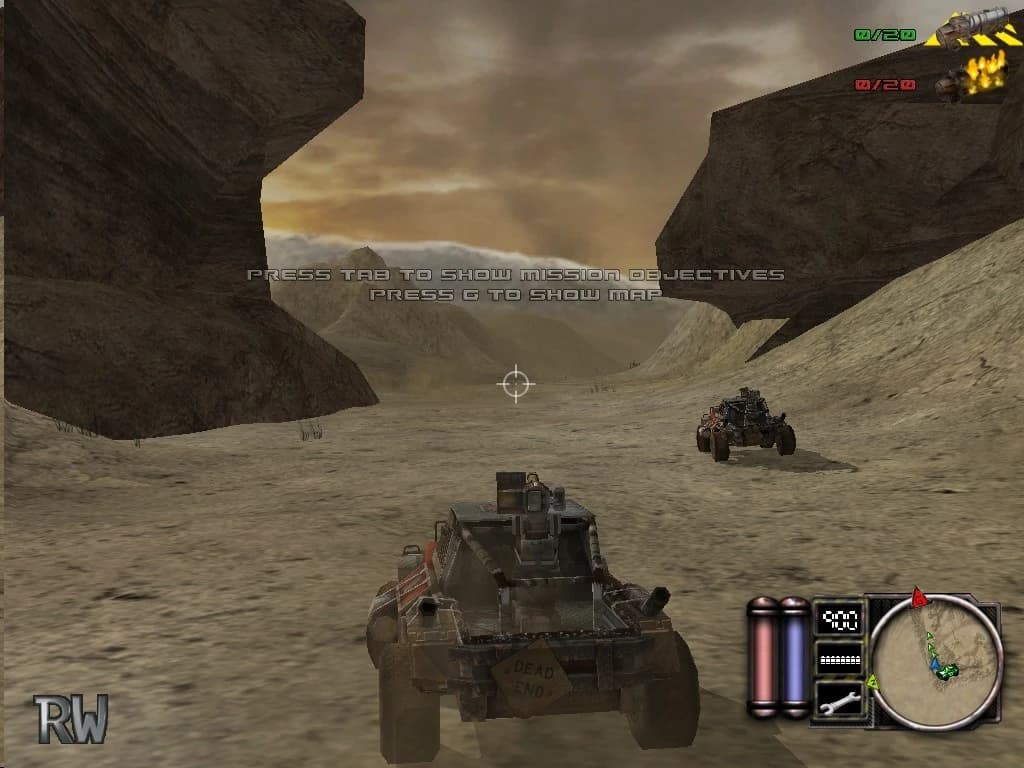Click the RW logo watermark
Viewport: 1024px width, 768px height.
point(71,718)
